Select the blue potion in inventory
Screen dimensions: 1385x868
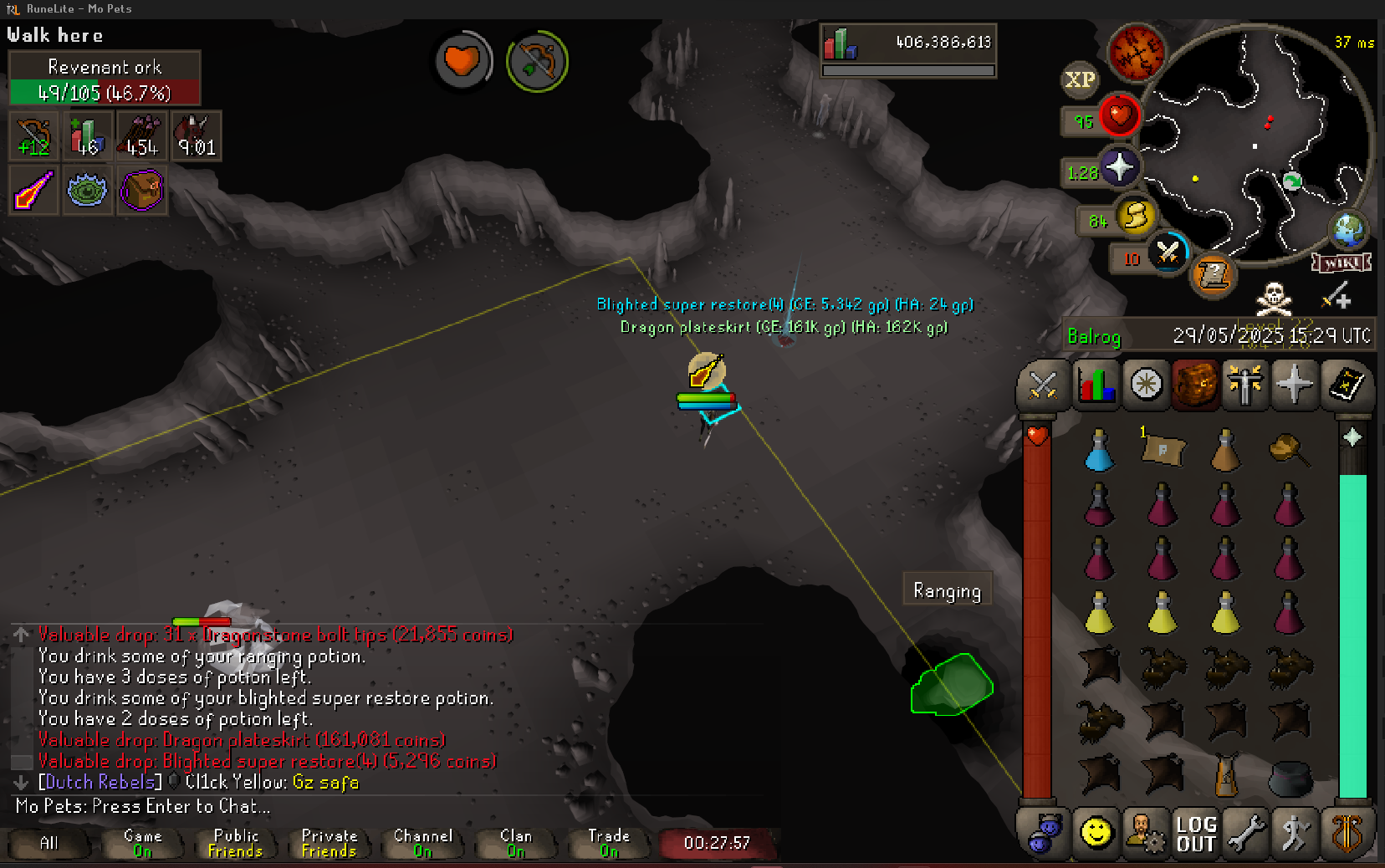coord(1099,451)
